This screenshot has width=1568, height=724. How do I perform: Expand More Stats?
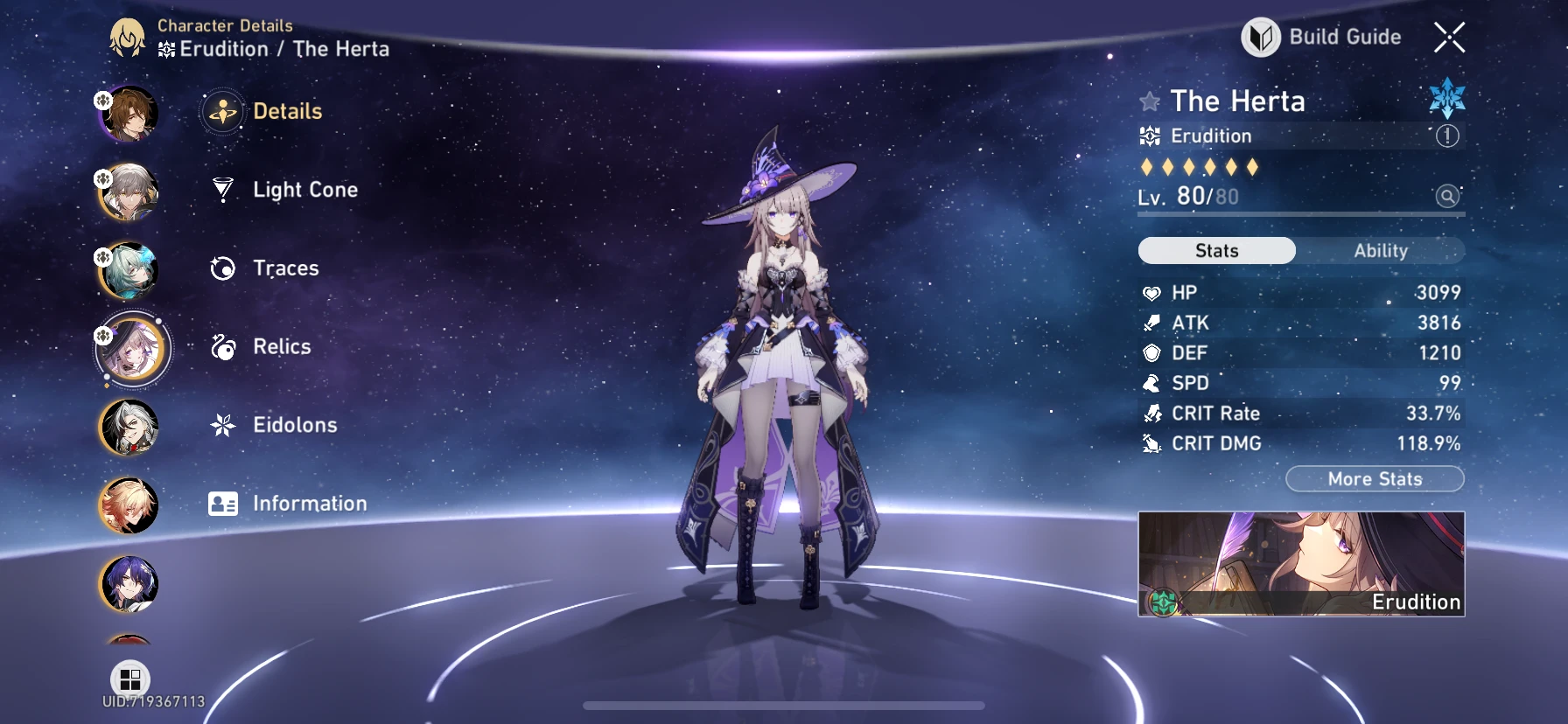point(1375,478)
